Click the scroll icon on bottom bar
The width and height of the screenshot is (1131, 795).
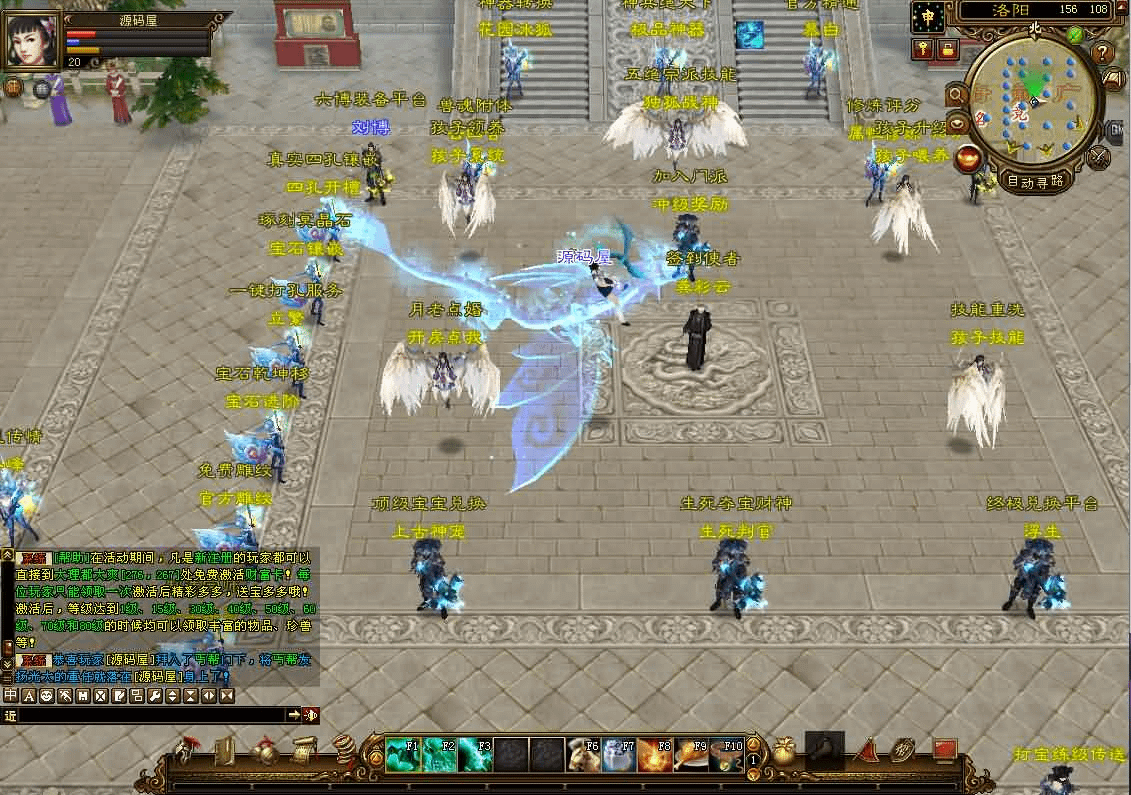click(x=302, y=749)
